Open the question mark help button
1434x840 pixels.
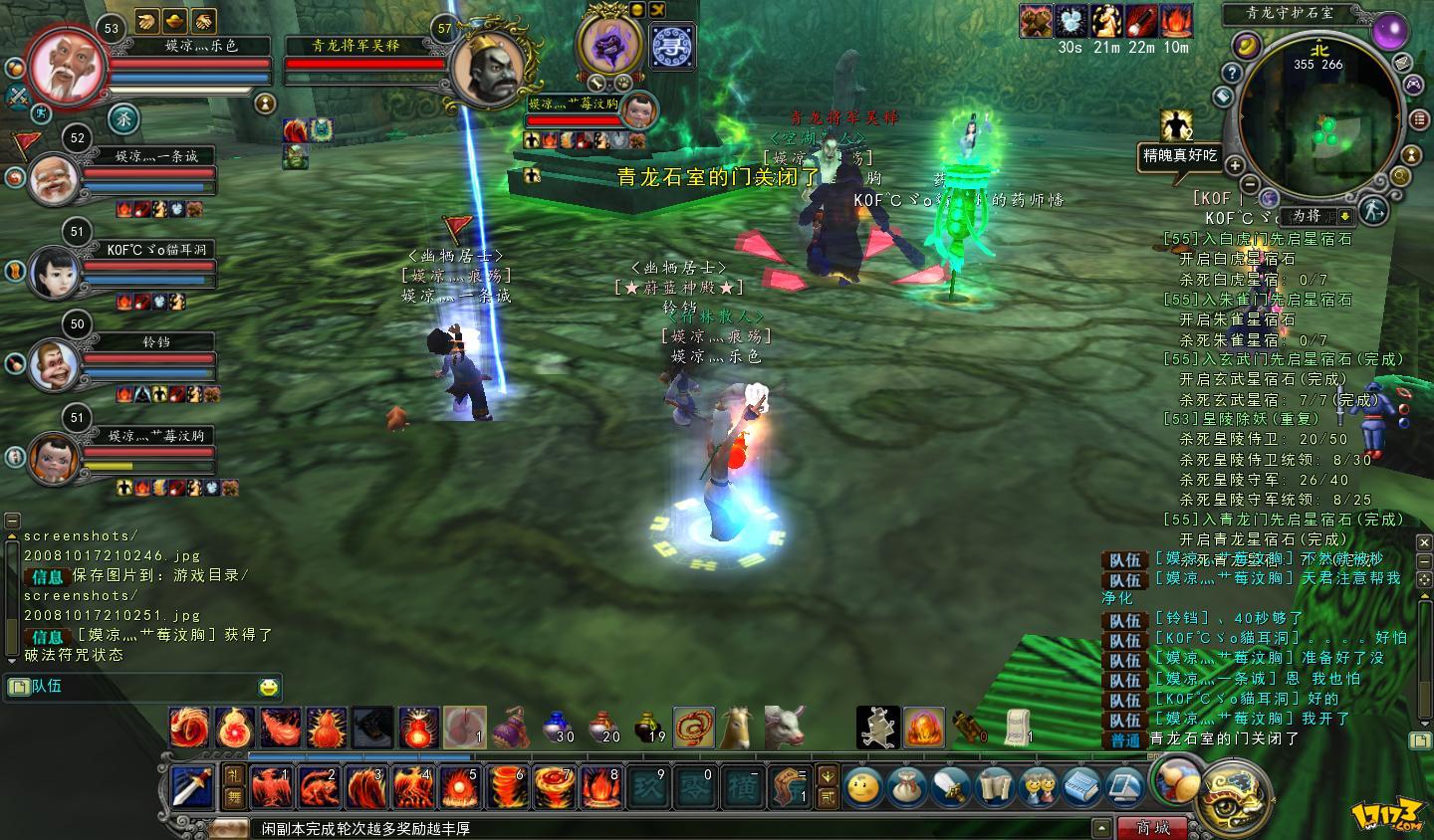click(1232, 74)
